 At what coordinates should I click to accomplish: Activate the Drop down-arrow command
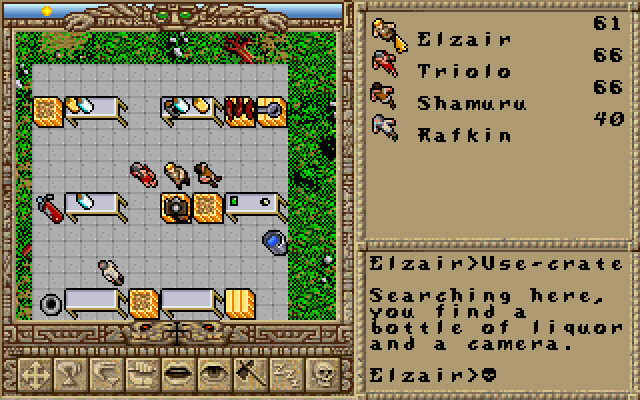tap(104, 373)
